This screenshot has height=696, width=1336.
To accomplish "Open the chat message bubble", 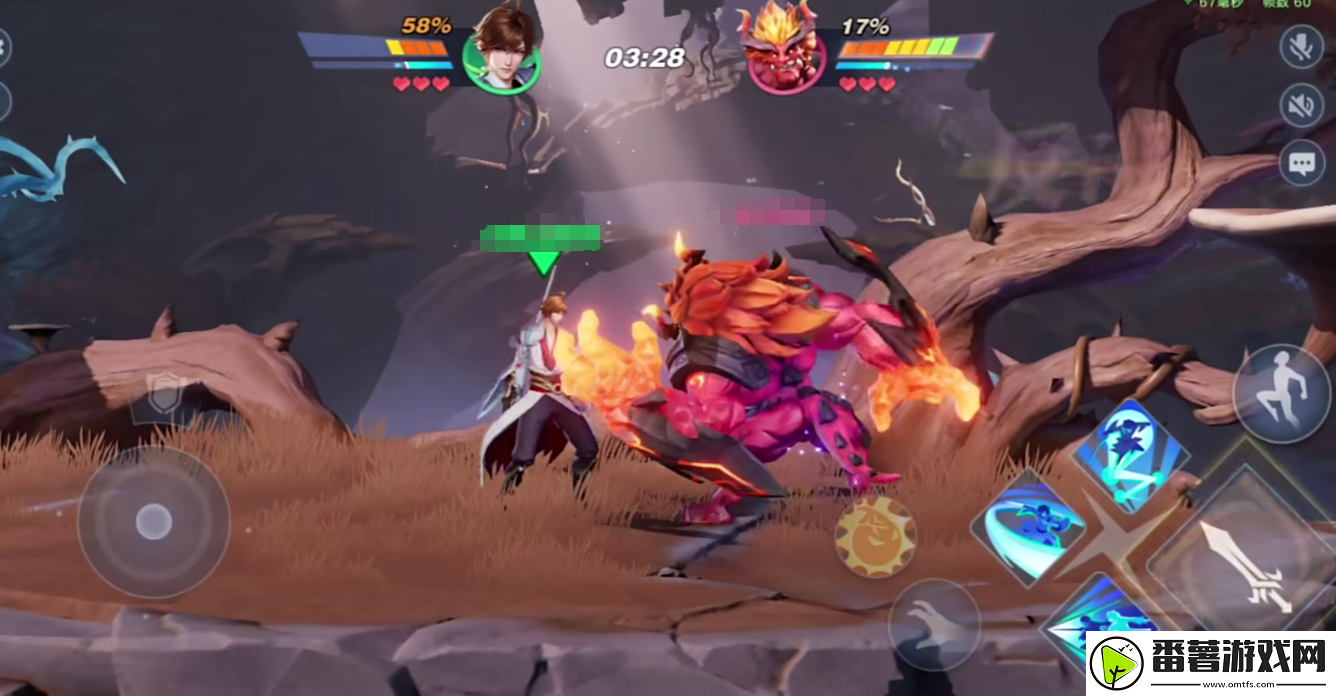I will pos(1301,163).
